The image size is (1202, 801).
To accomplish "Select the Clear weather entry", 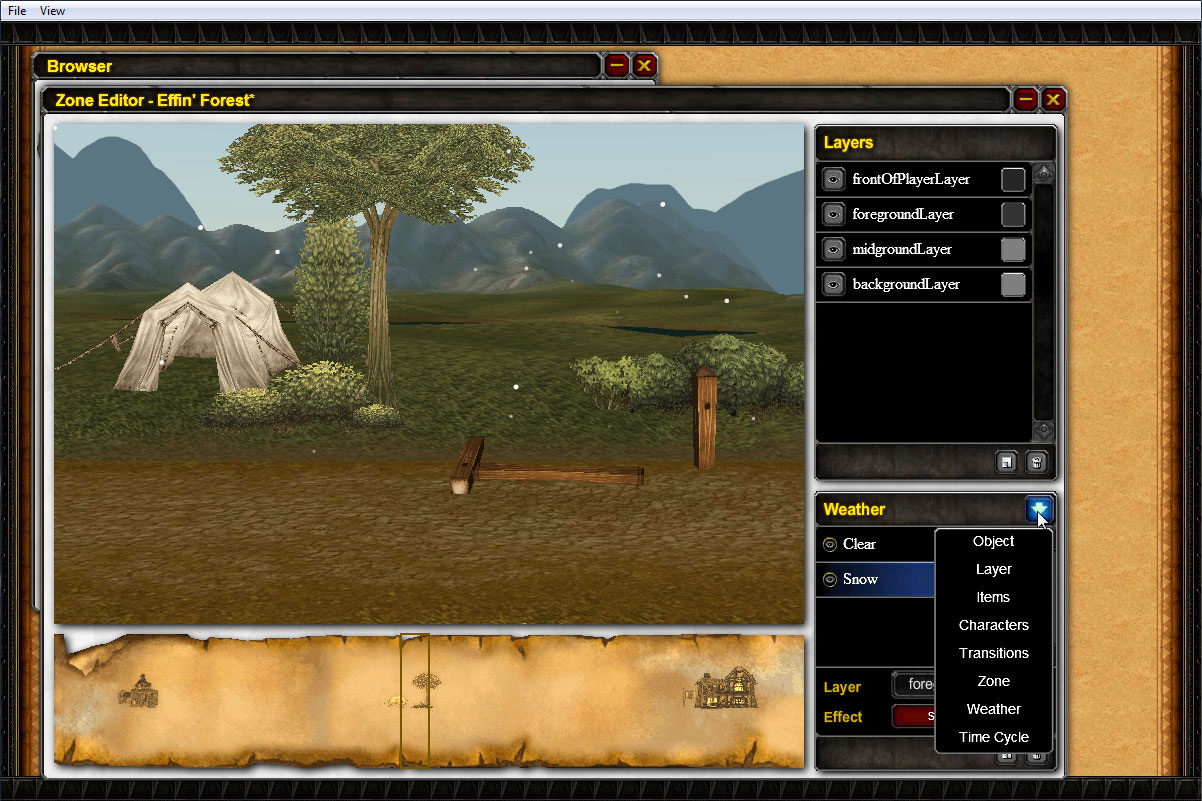I will pyautogui.click(x=860, y=545).
